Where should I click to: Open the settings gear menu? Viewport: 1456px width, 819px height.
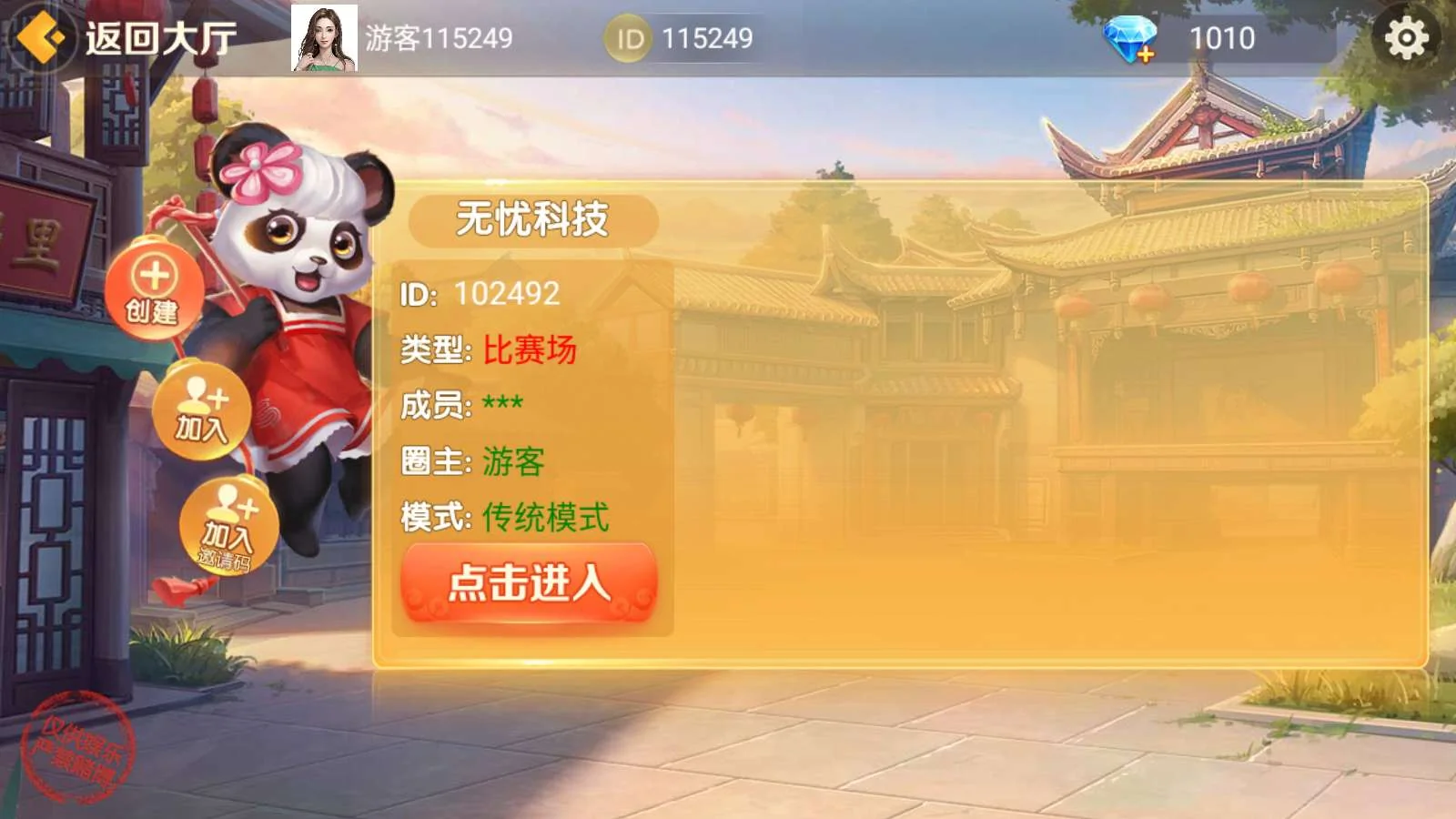tap(1405, 36)
